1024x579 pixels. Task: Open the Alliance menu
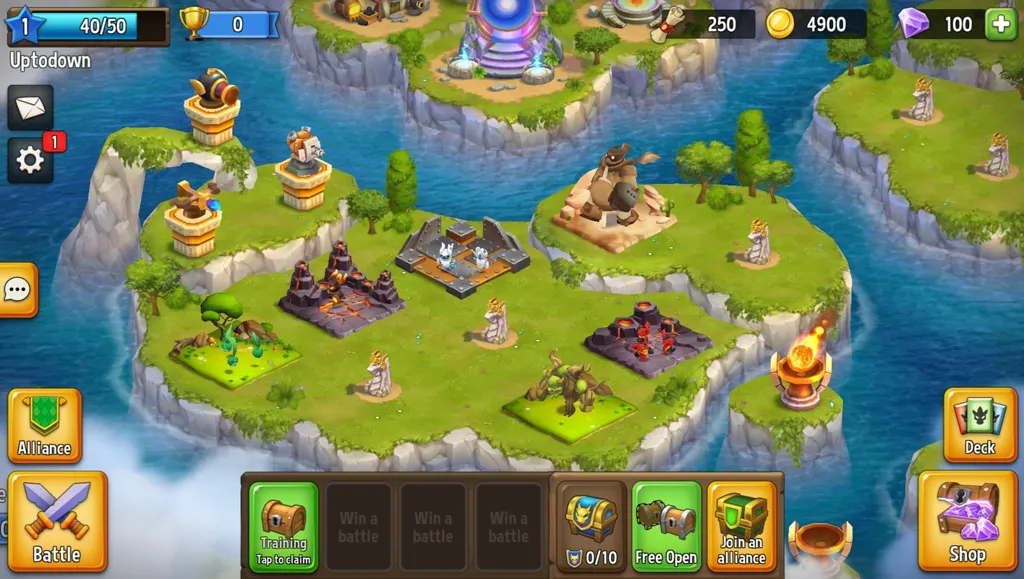(x=44, y=426)
